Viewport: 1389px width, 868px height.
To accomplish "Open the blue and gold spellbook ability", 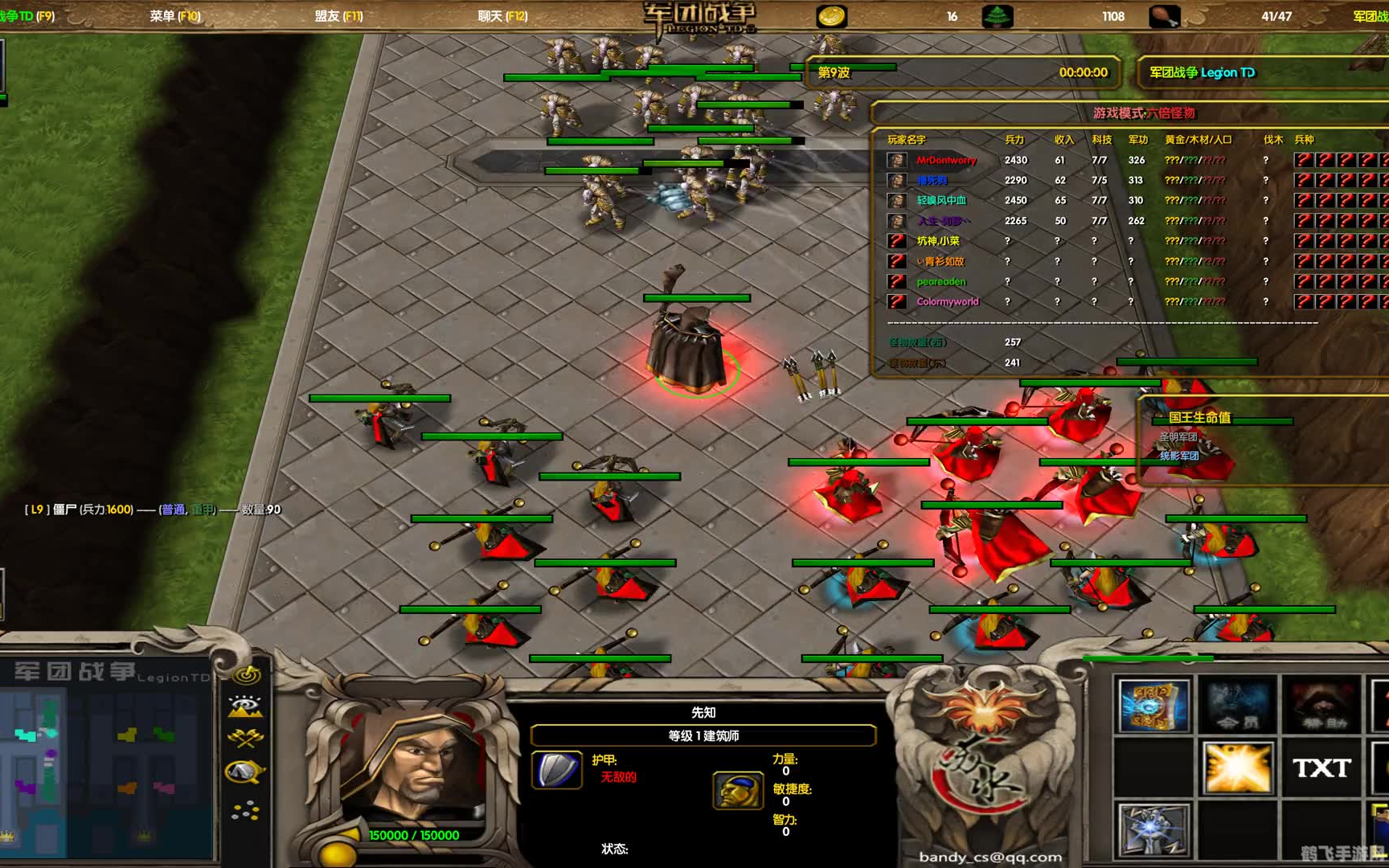I will click(x=1152, y=706).
